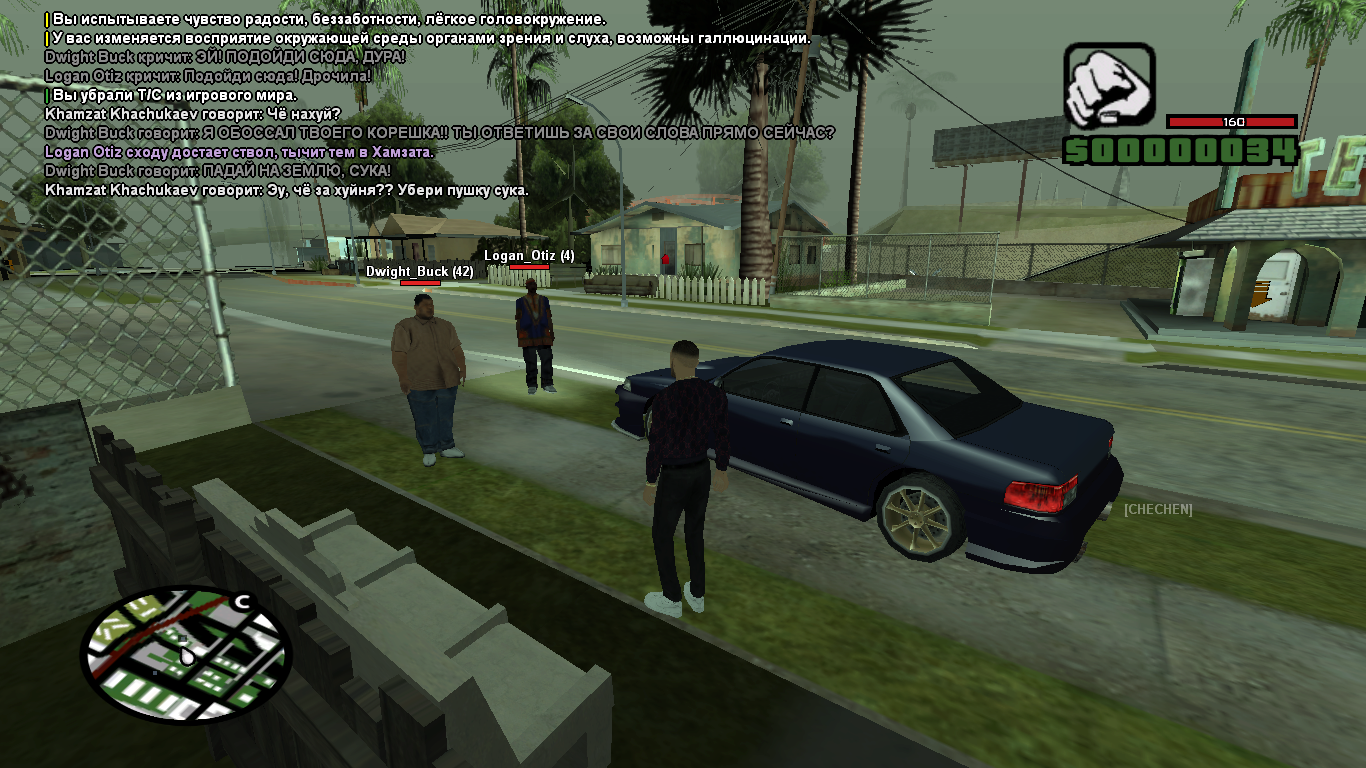Image resolution: width=1366 pixels, height=768 pixels.
Task: Click the north marker on the minimap
Action: 241,601
